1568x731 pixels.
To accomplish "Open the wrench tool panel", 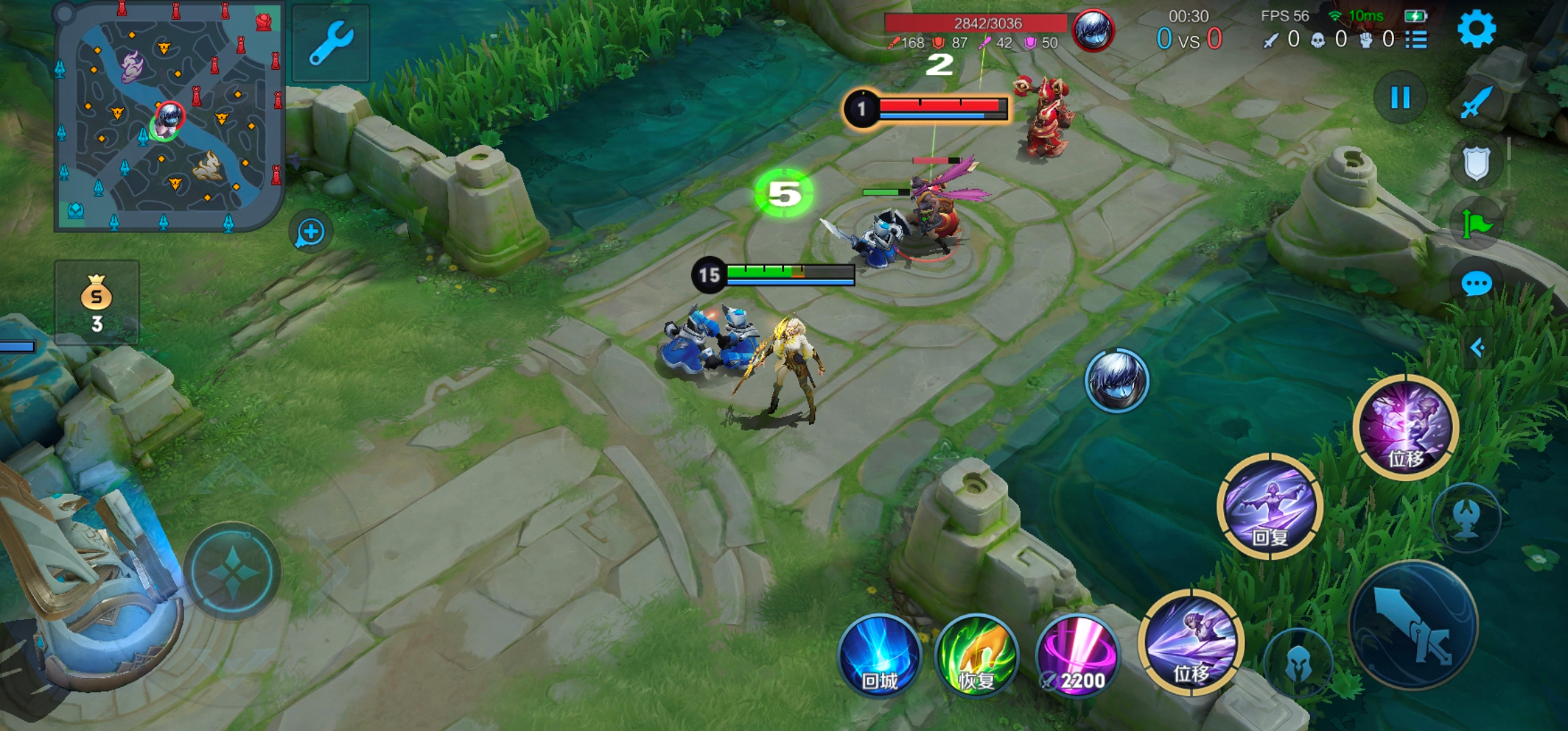I will pyautogui.click(x=331, y=43).
